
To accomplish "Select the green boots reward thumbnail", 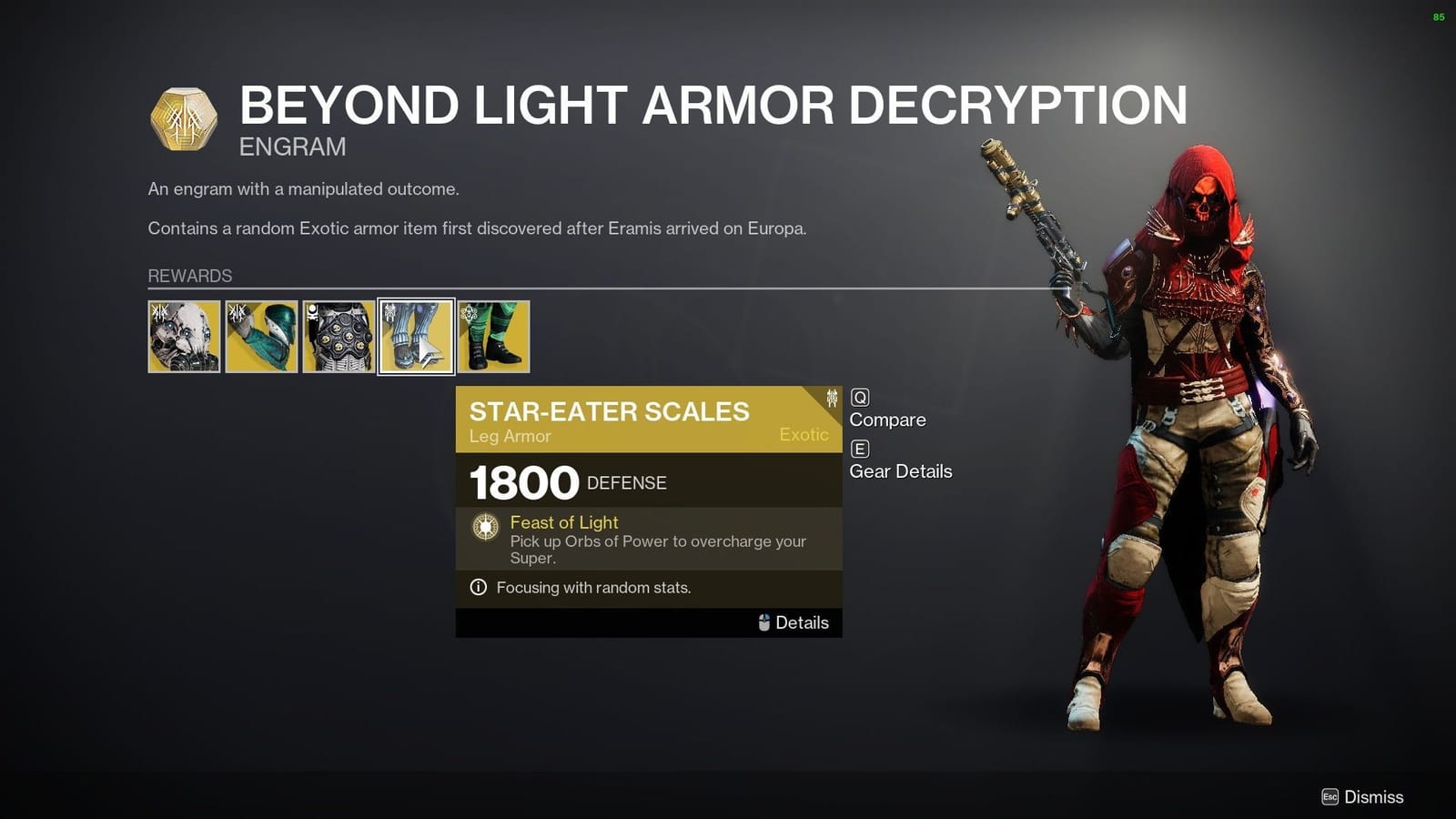I will click(492, 337).
